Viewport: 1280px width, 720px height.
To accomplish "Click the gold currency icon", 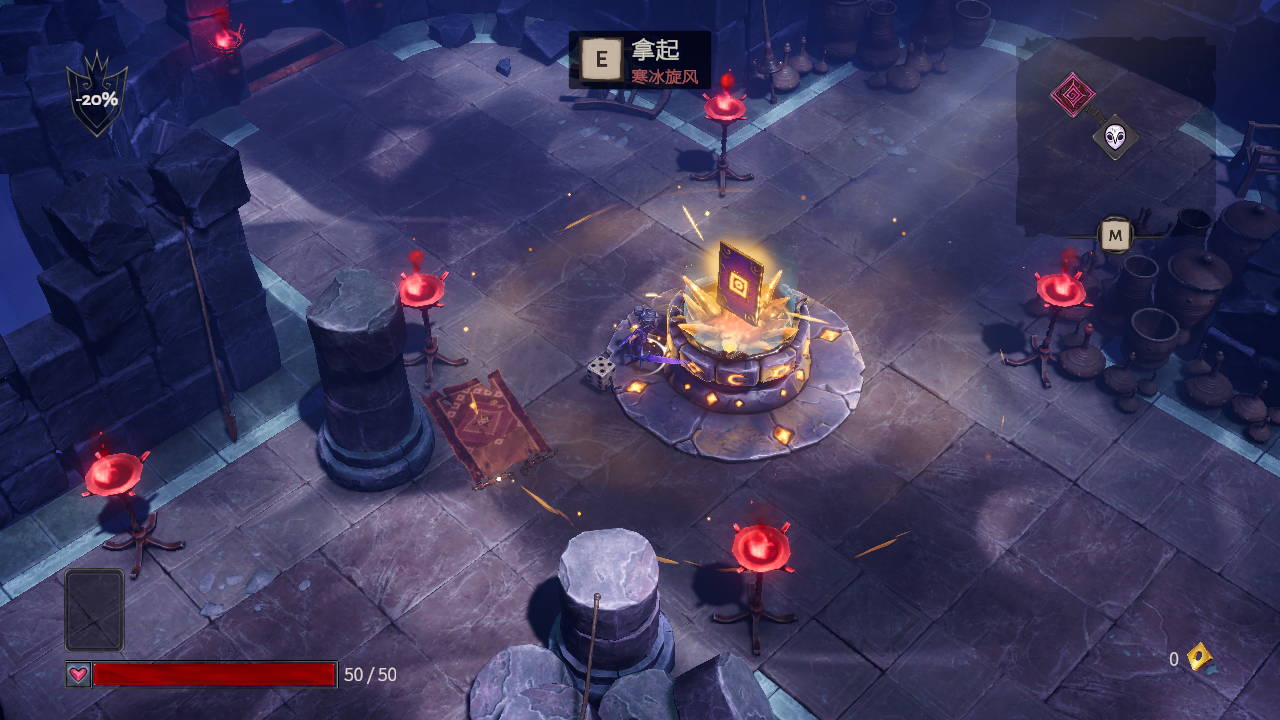I will click(1199, 657).
